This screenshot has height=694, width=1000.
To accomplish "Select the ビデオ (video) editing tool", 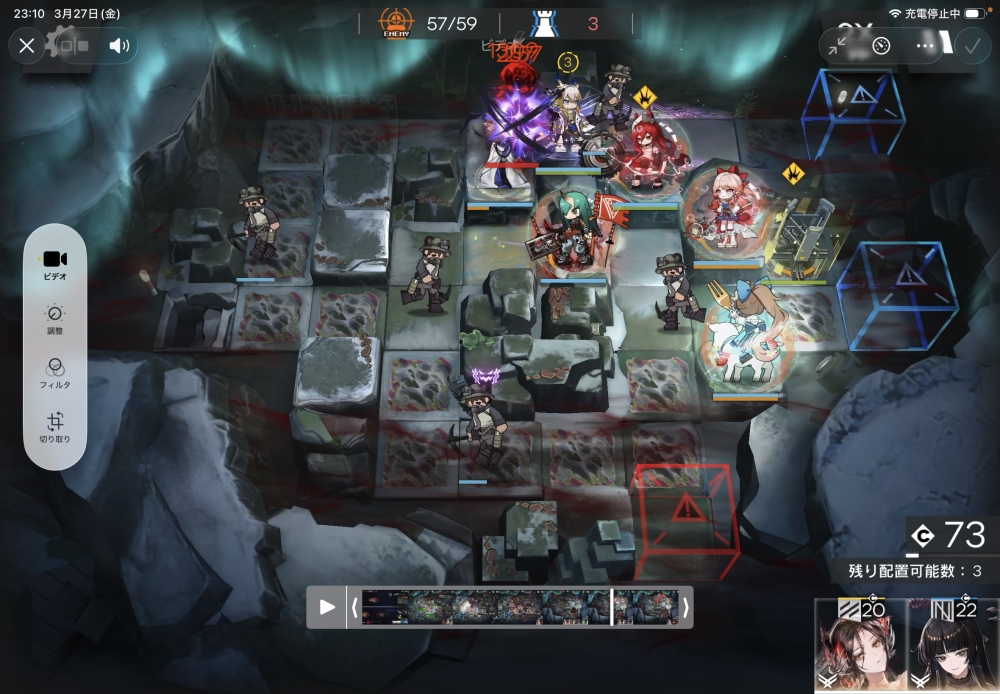I will pyautogui.click(x=55, y=264).
